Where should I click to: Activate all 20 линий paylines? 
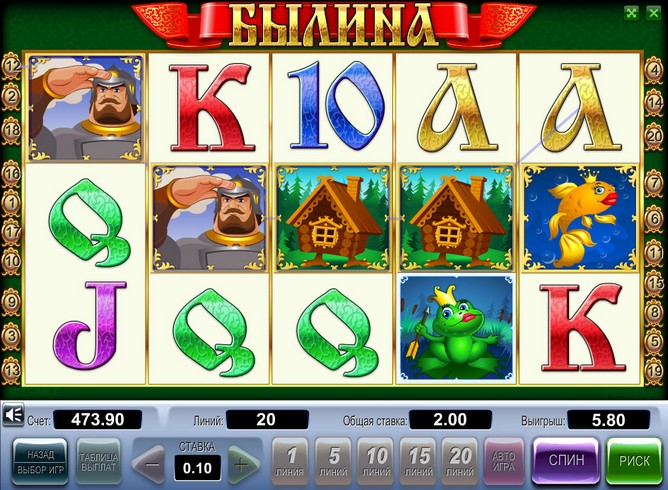[x=460, y=462]
